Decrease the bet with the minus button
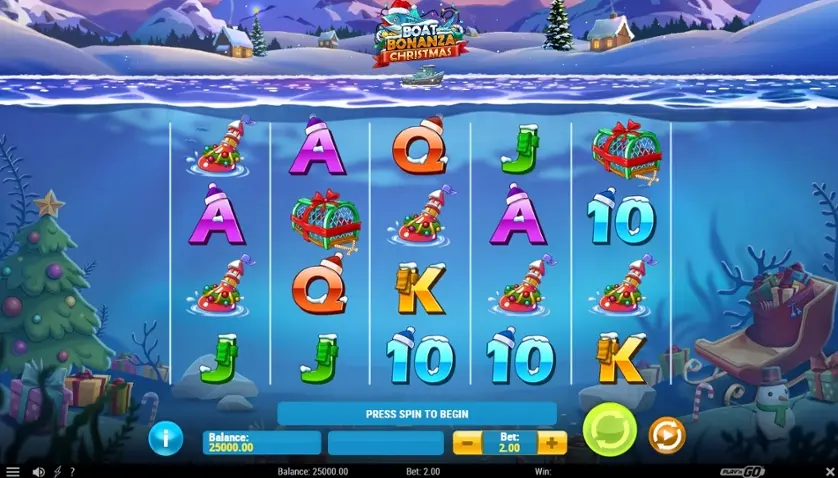Screen dimensions: 838x478 [466, 442]
